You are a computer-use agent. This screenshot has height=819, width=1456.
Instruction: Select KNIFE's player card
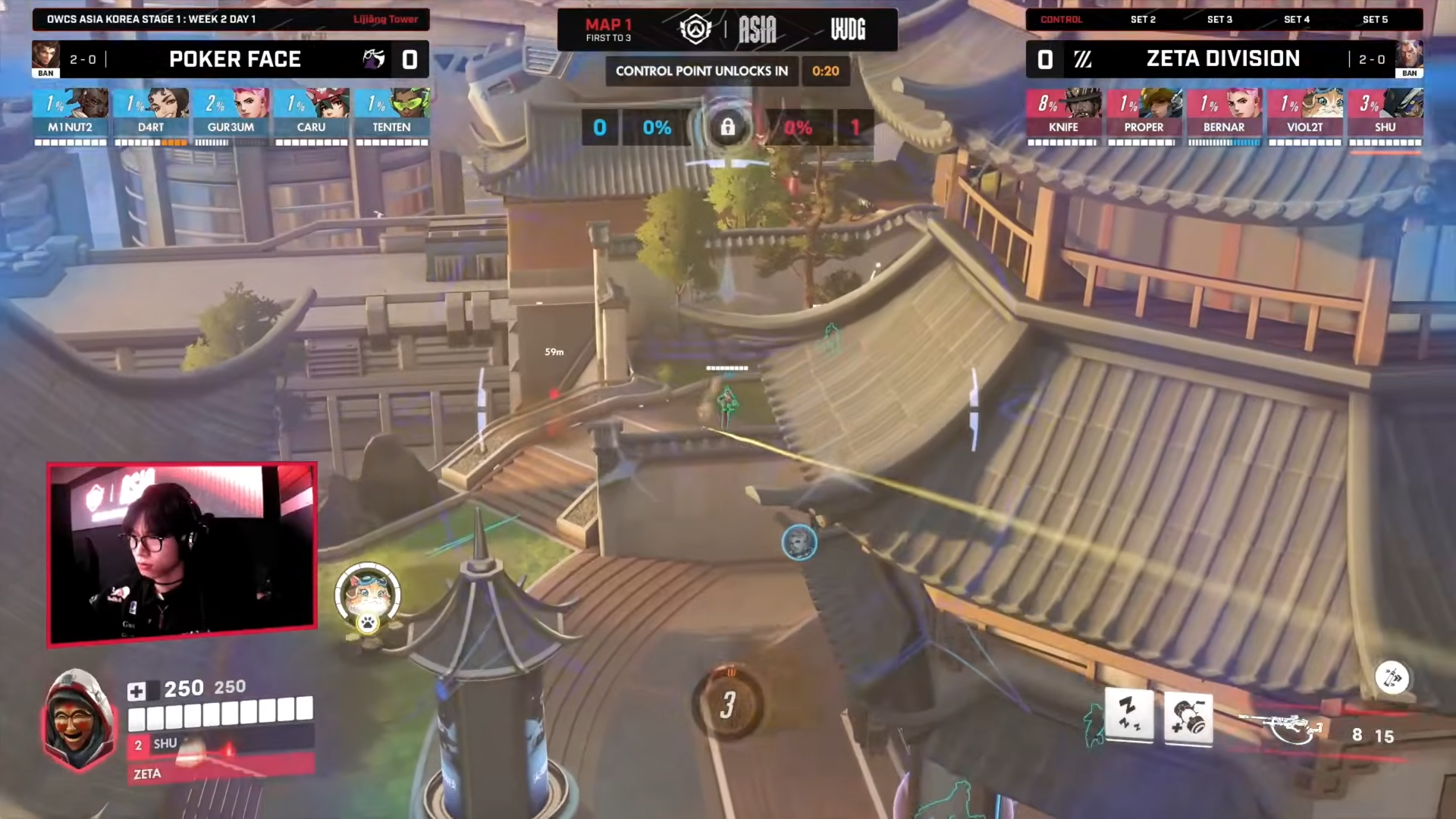(x=1063, y=112)
